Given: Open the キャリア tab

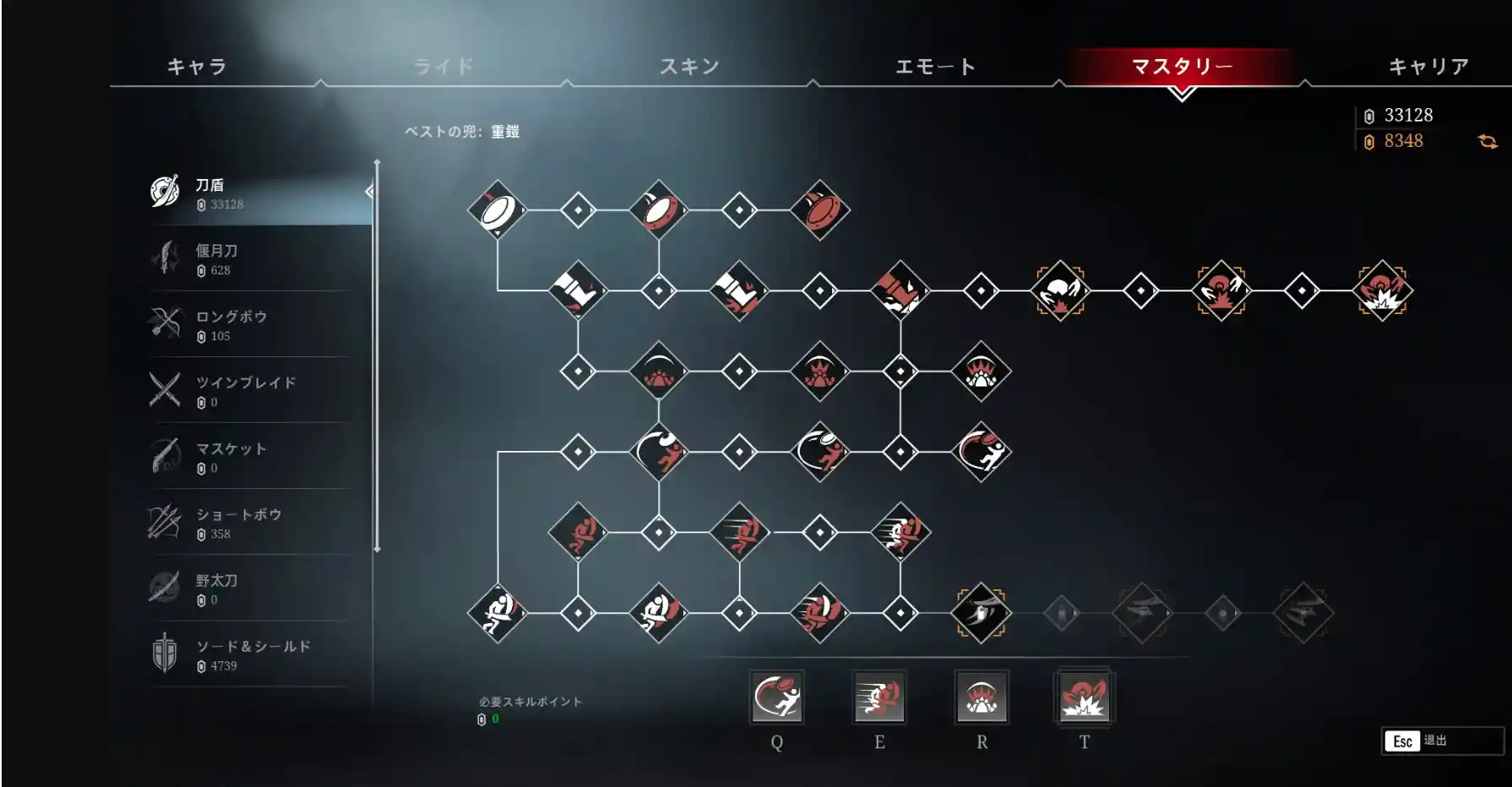Looking at the screenshot, I should click(1428, 66).
